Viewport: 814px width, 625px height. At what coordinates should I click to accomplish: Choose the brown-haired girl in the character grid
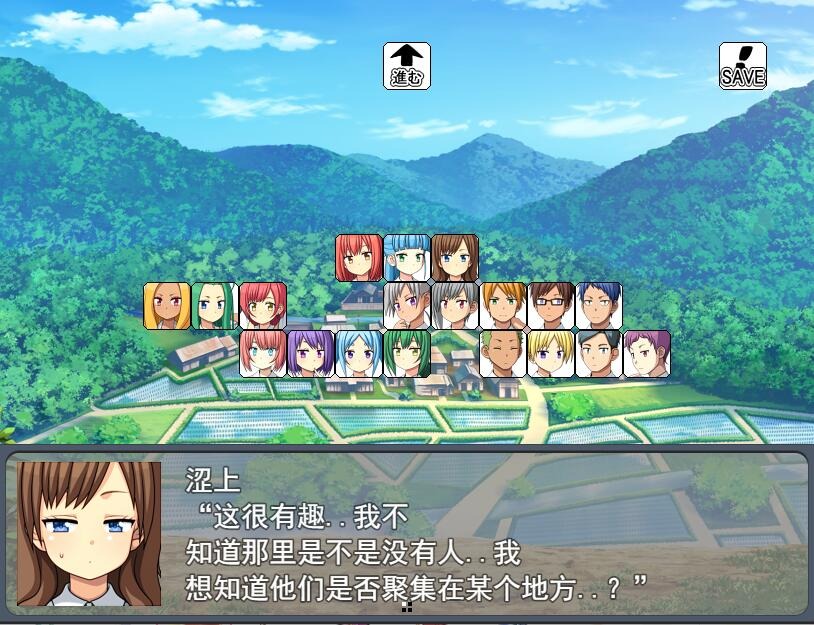pyautogui.click(x=455, y=258)
